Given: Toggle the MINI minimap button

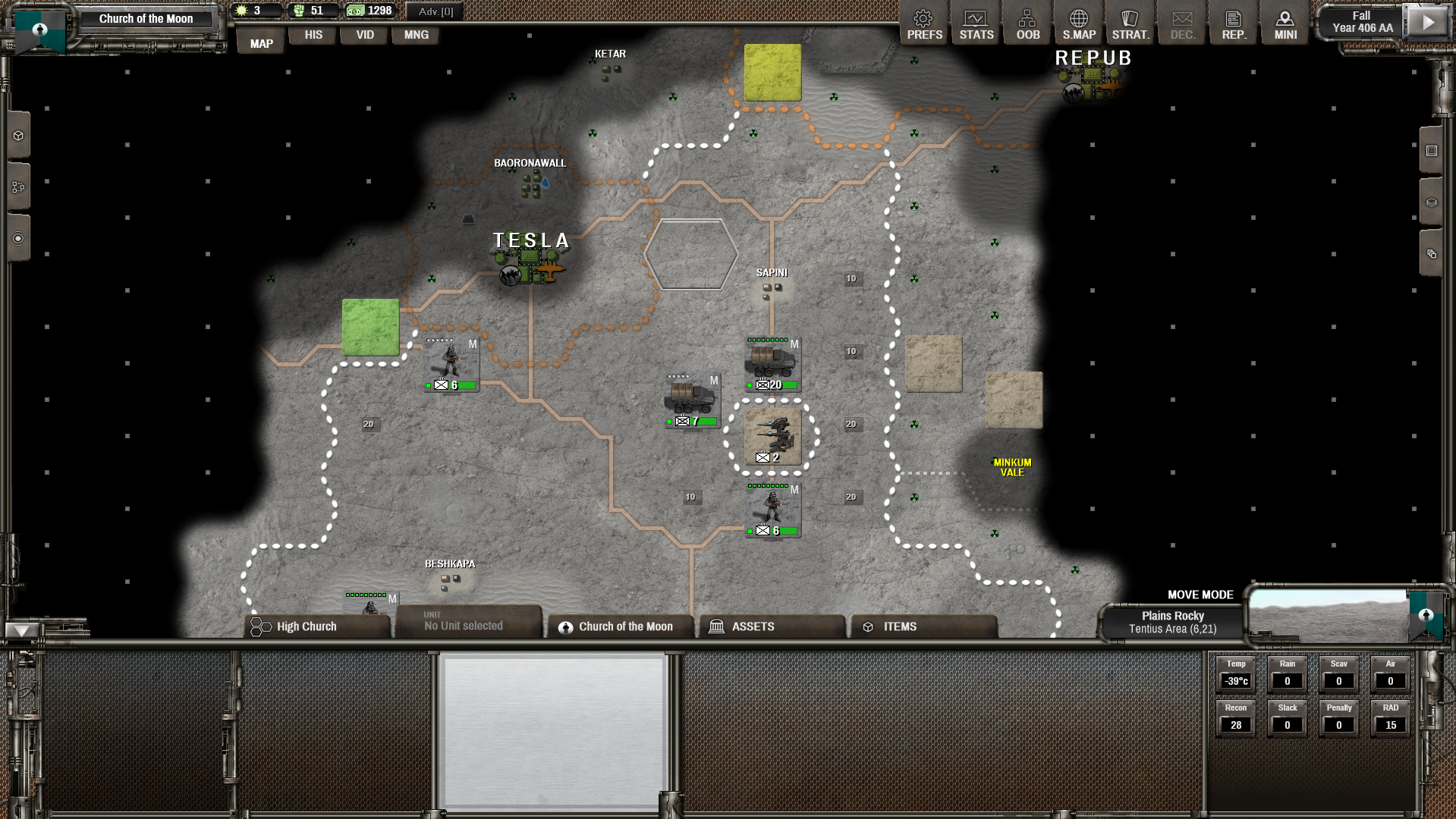Looking at the screenshot, I should click(x=1285, y=24).
